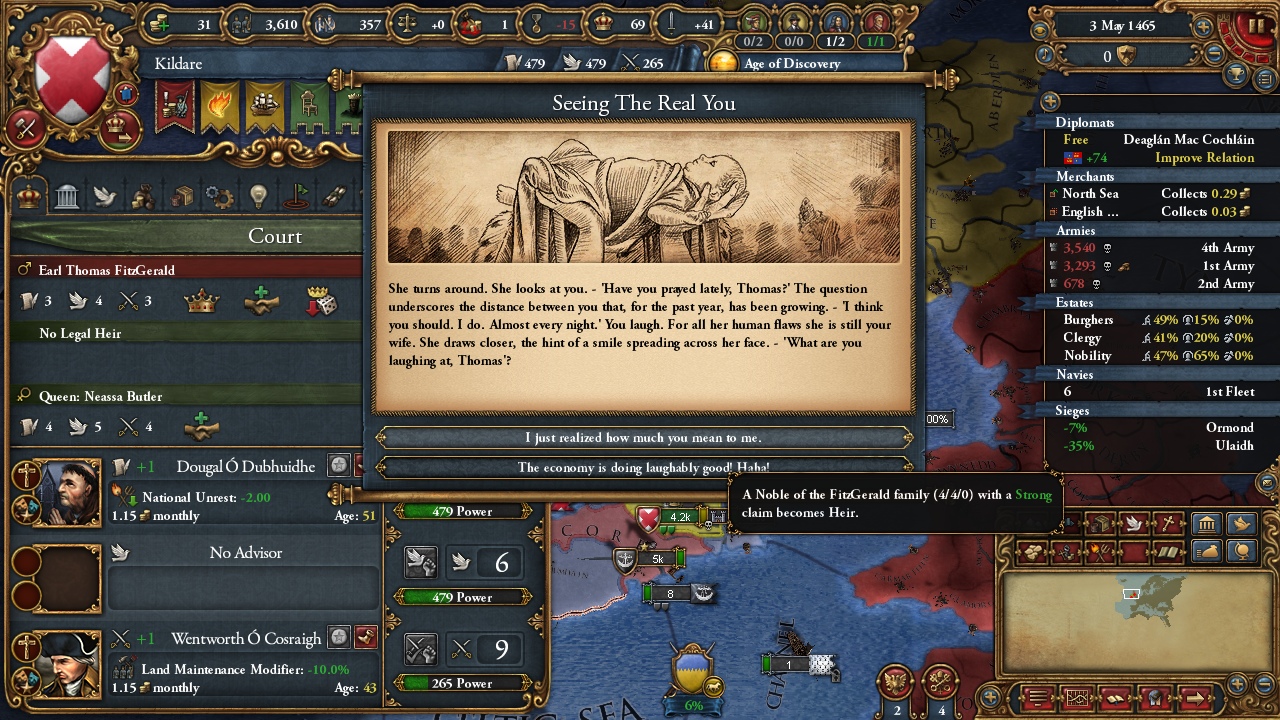Pause the game with the speed button
The image size is (1280, 720).
coord(1254,24)
